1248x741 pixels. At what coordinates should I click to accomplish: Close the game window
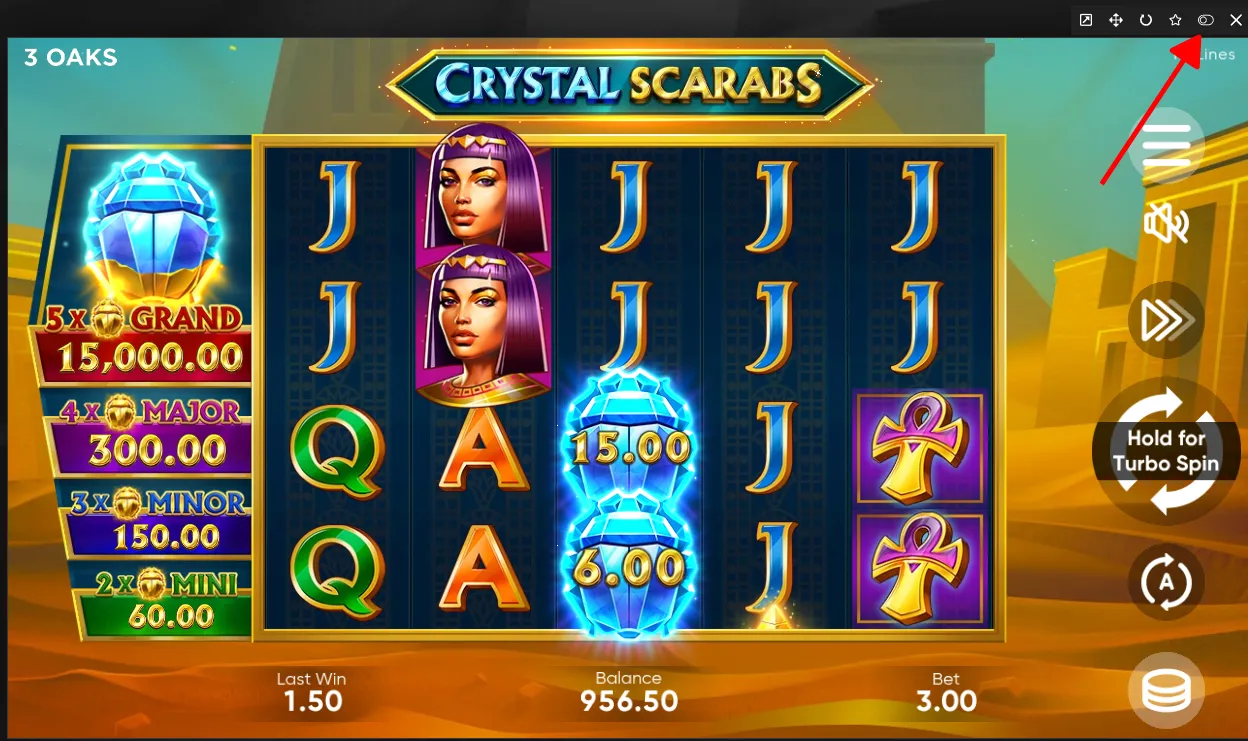[1236, 20]
